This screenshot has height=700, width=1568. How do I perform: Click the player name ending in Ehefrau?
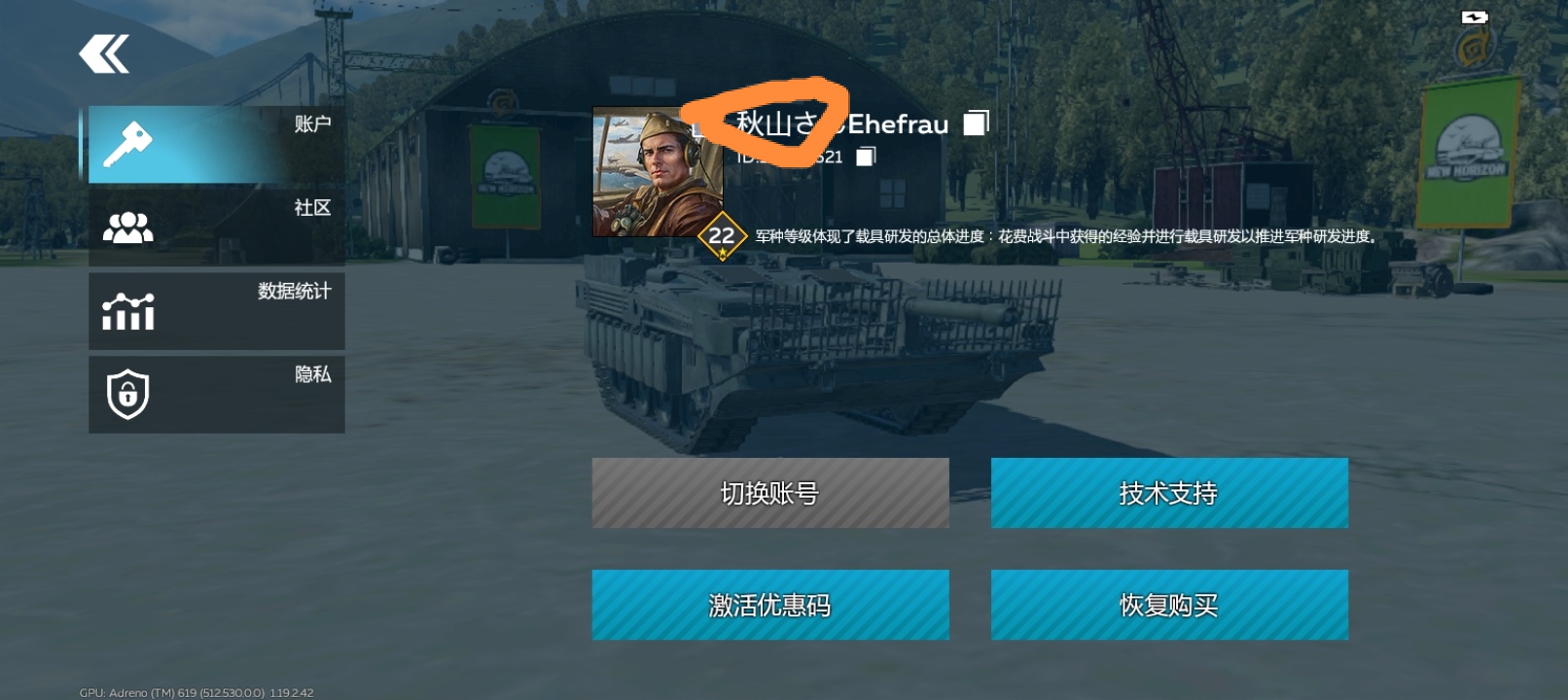pyautogui.click(x=822, y=124)
